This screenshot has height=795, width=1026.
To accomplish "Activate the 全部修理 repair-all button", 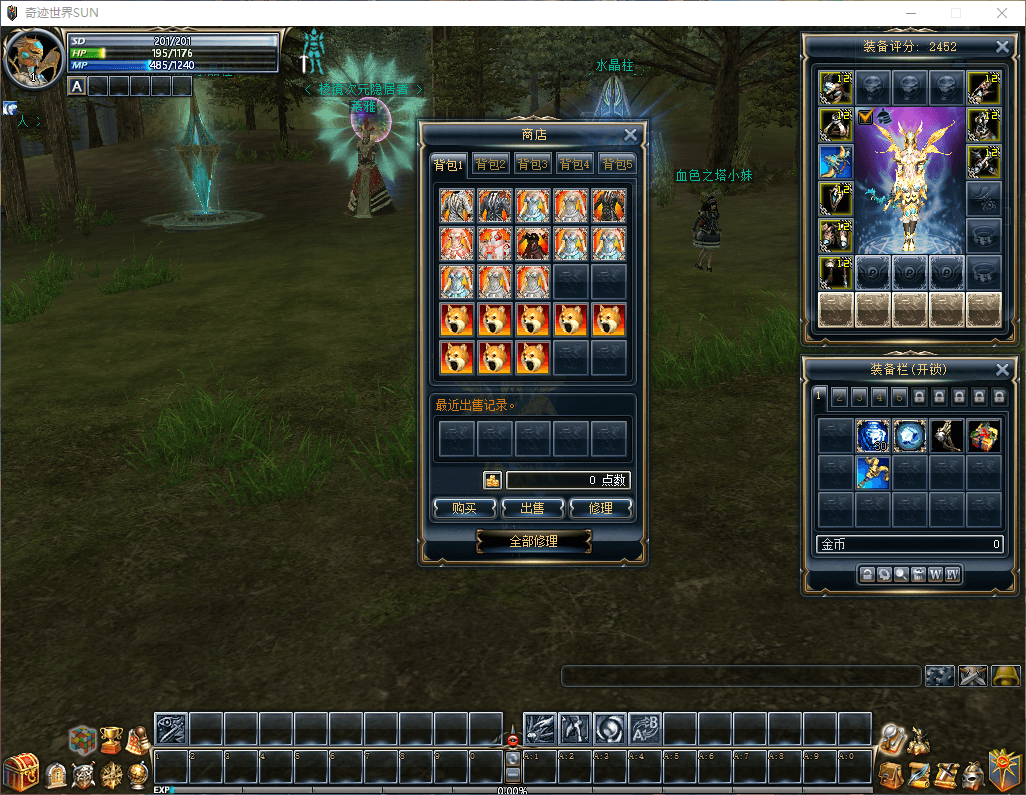I will [533, 541].
